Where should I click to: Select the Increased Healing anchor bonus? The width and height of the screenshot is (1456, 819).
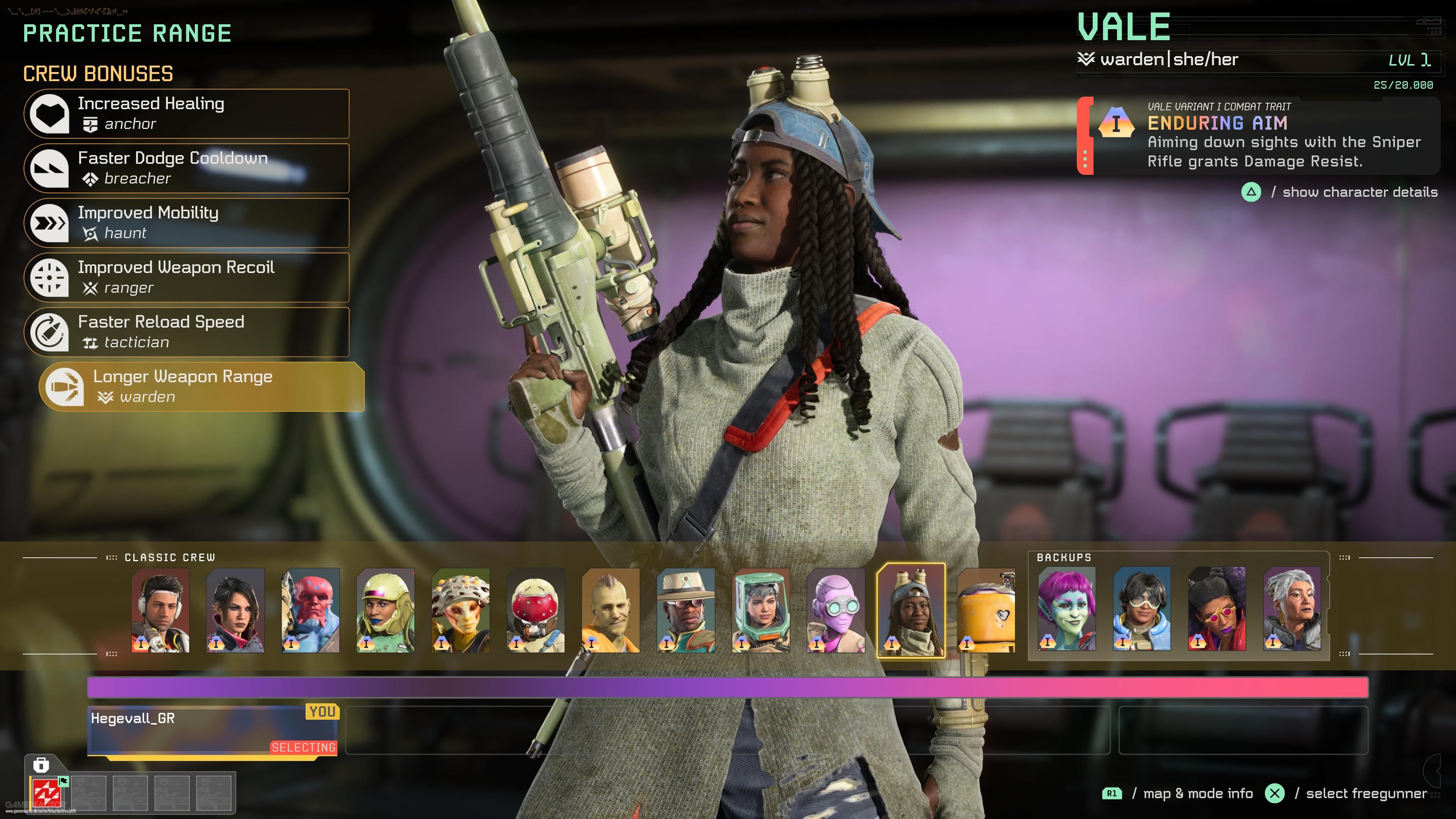pyautogui.click(x=187, y=114)
